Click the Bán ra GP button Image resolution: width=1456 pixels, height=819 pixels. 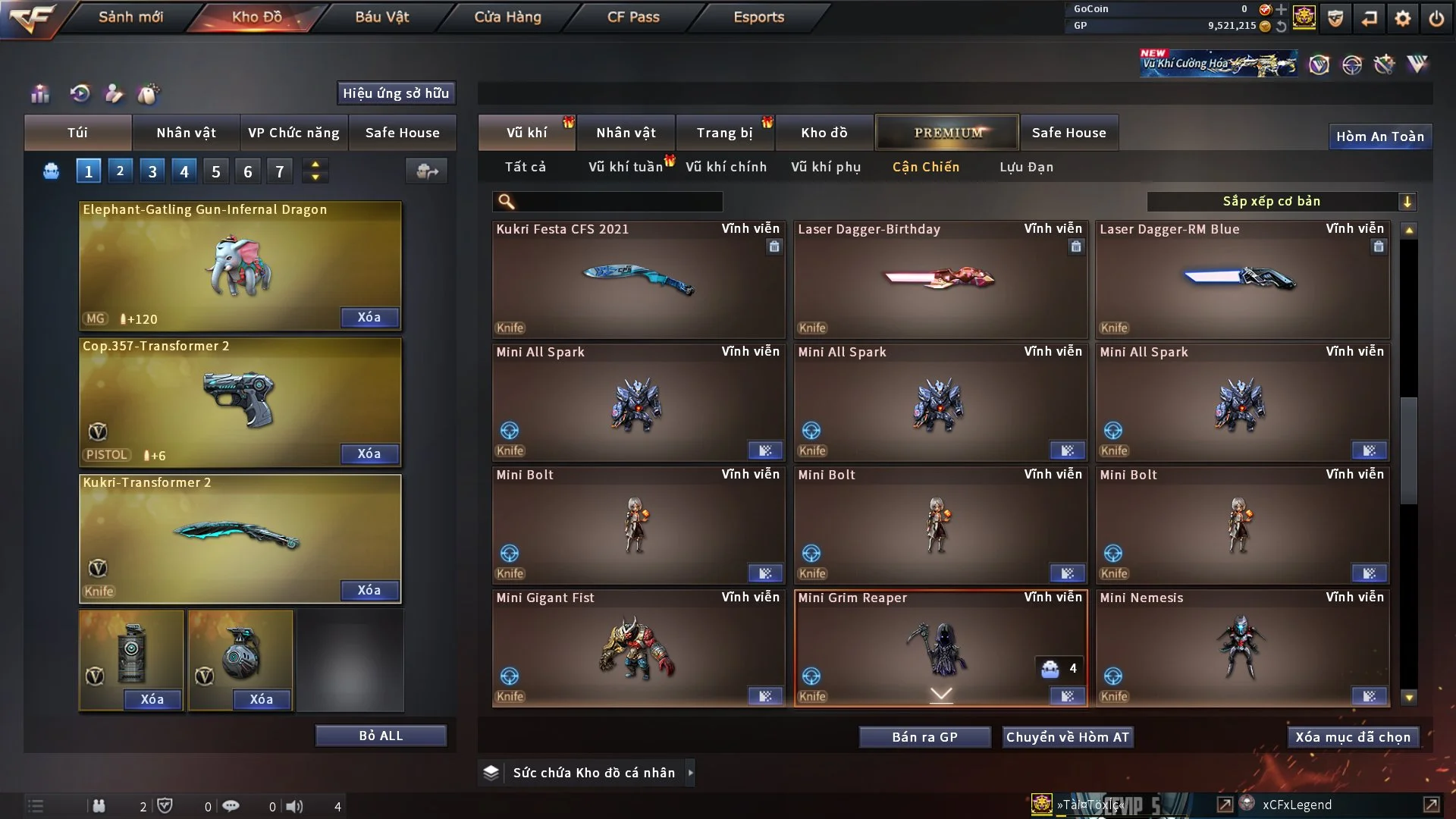[924, 737]
